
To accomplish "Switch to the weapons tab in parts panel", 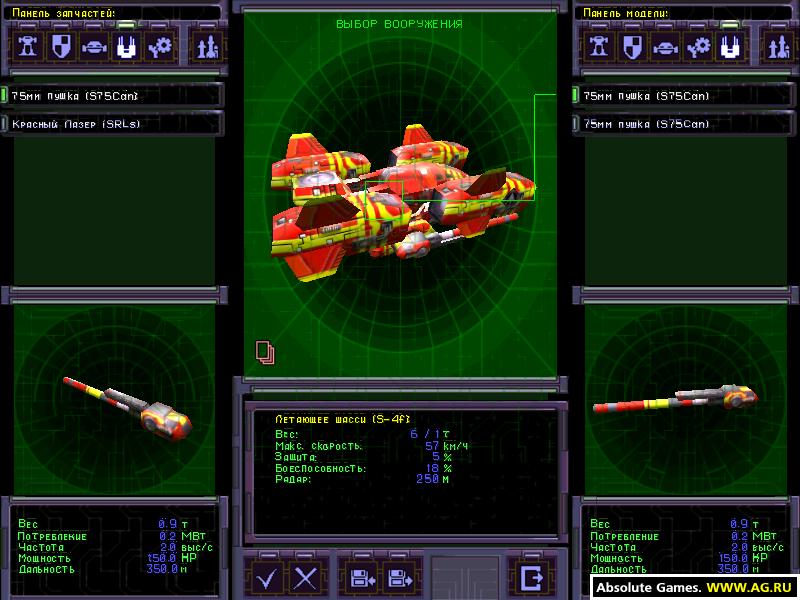I will 126,46.
